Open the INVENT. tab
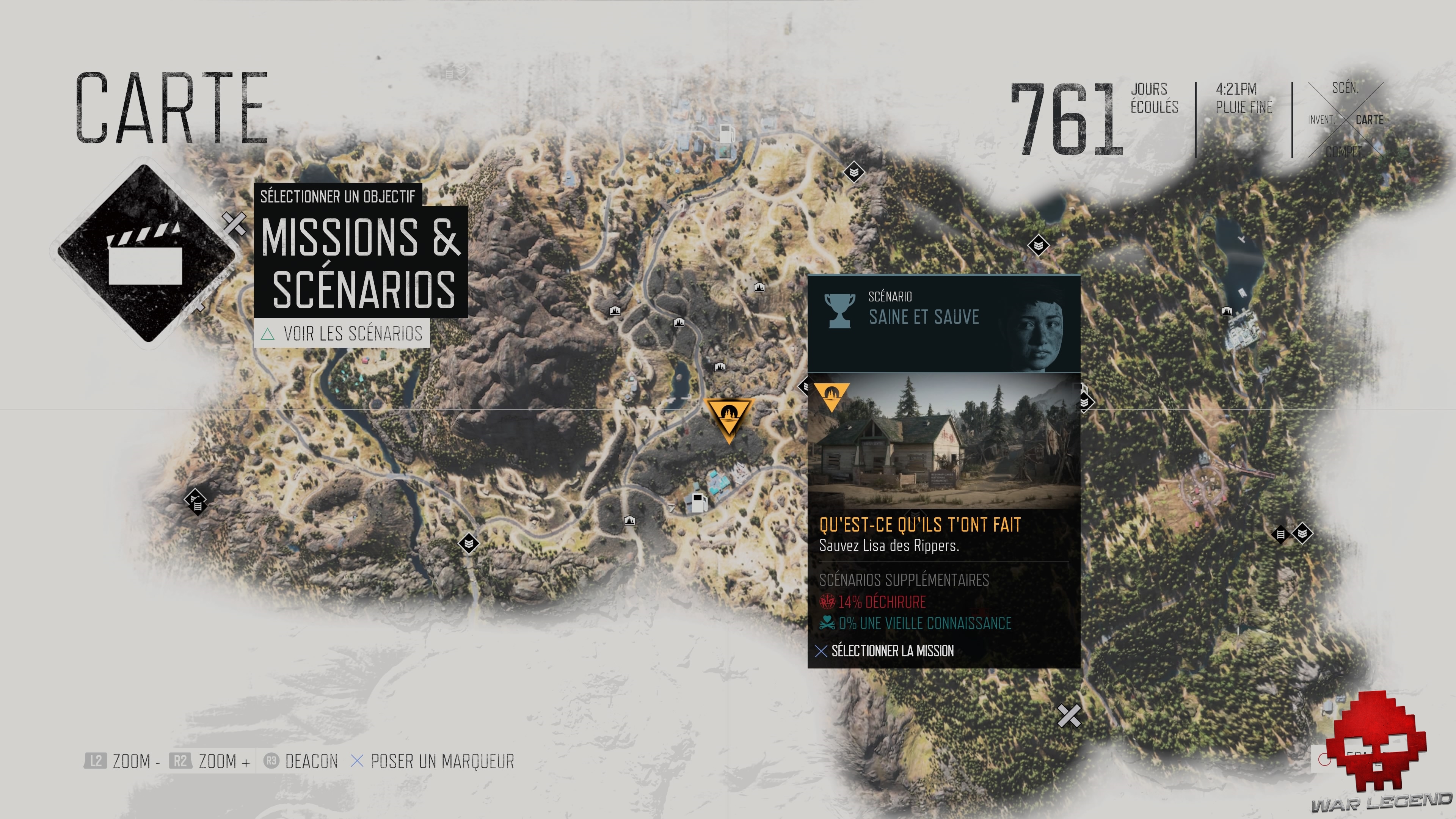 pyautogui.click(x=1321, y=120)
